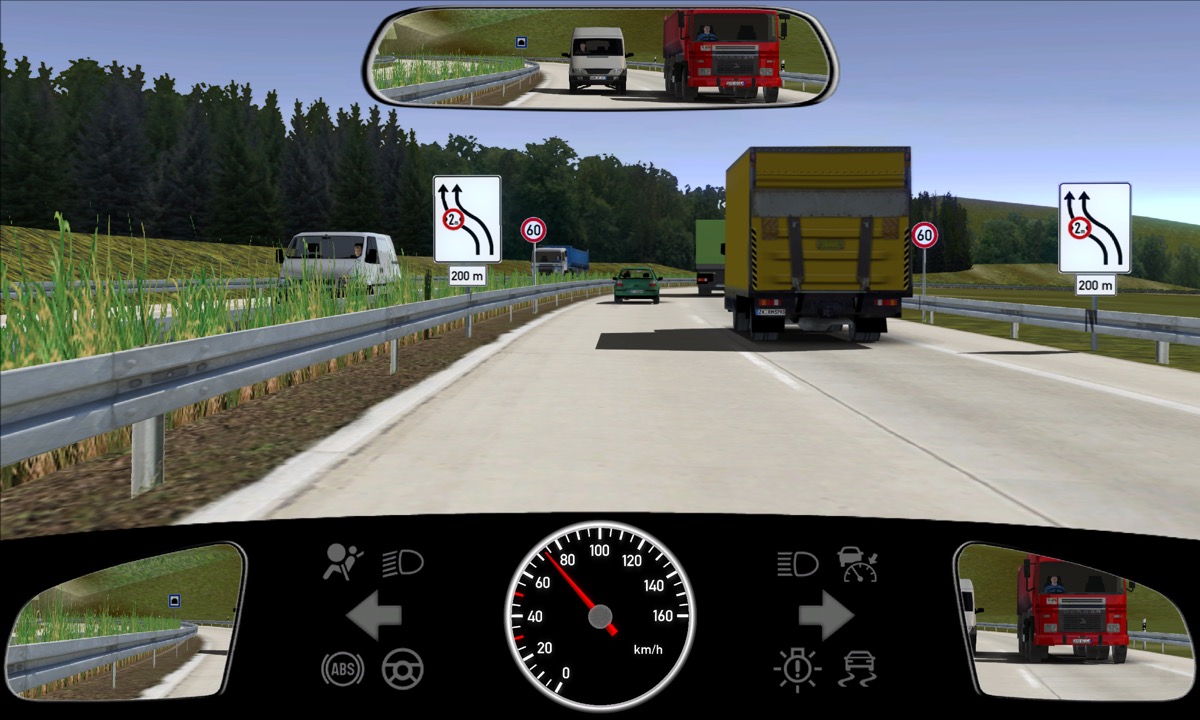
Task: Click the ABS warning light
Action: click(342, 668)
